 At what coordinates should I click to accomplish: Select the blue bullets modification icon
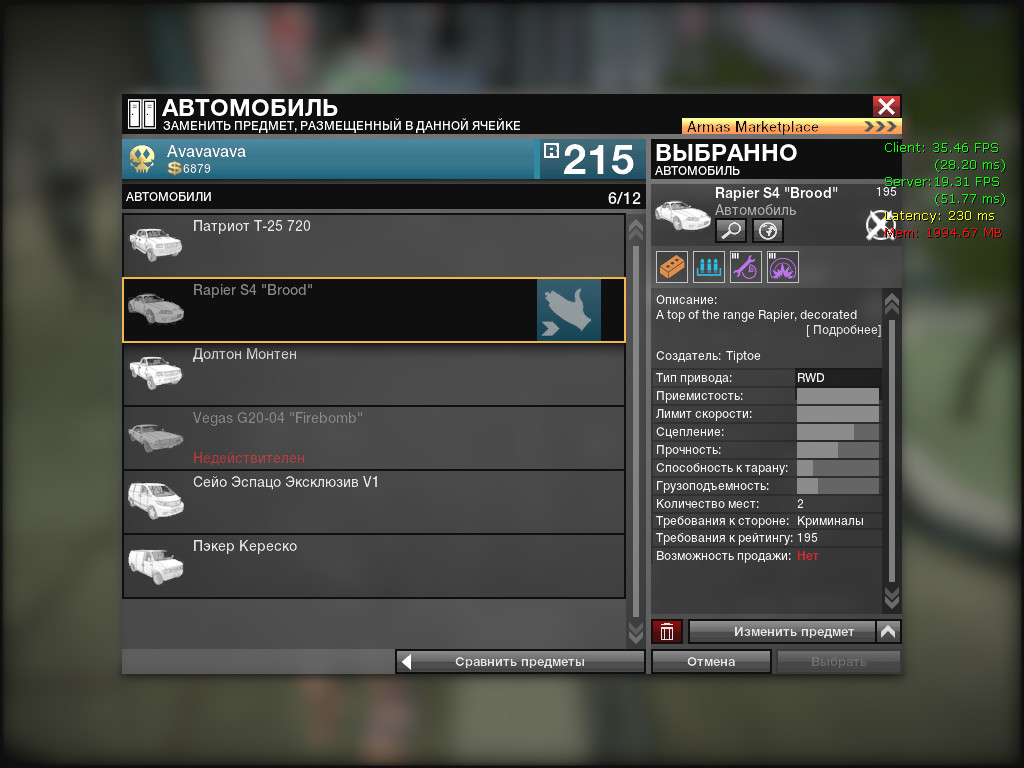click(x=709, y=267)
